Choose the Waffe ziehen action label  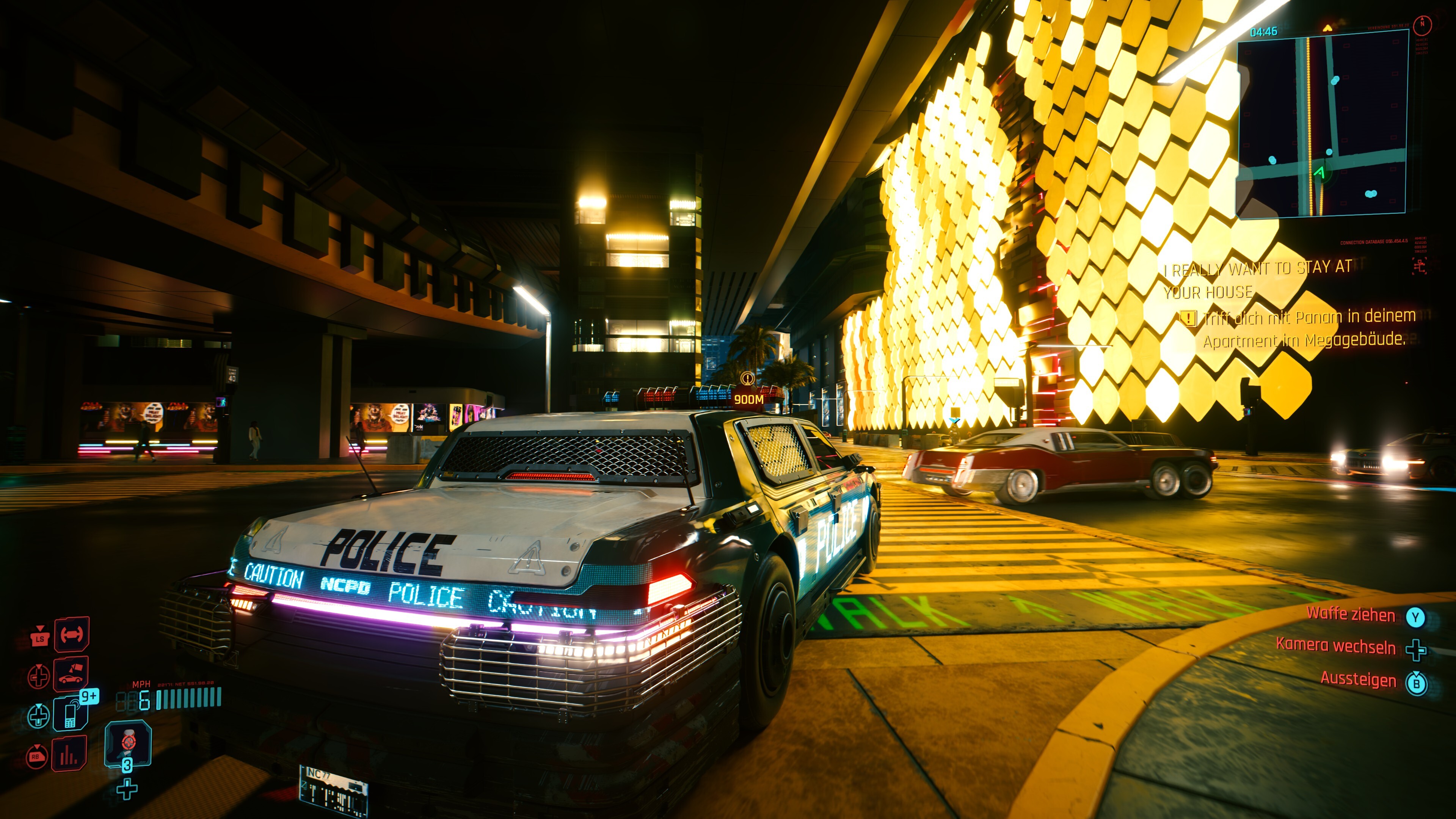click(1350, 614)
